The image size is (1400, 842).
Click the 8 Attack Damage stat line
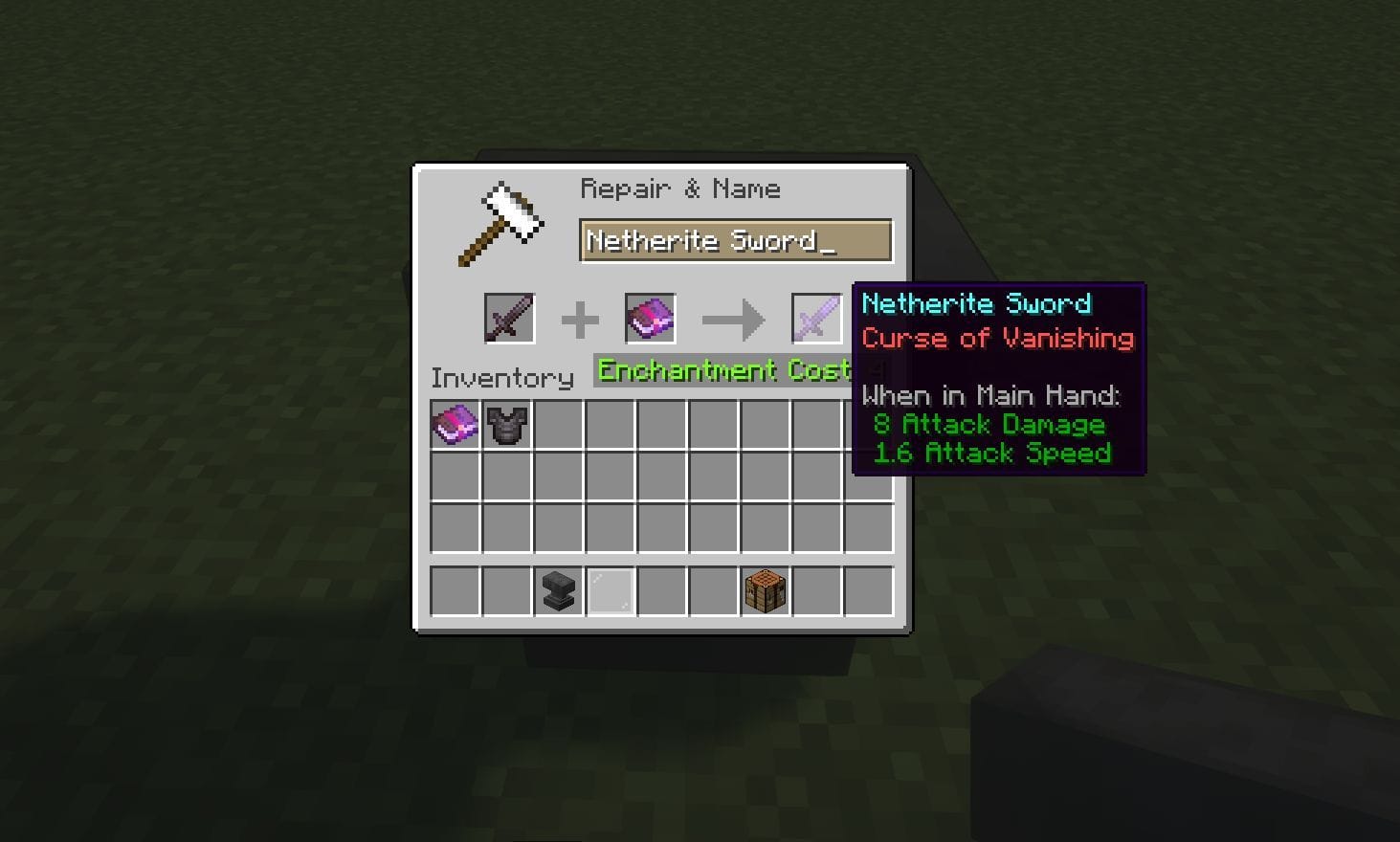coord(989,424)
